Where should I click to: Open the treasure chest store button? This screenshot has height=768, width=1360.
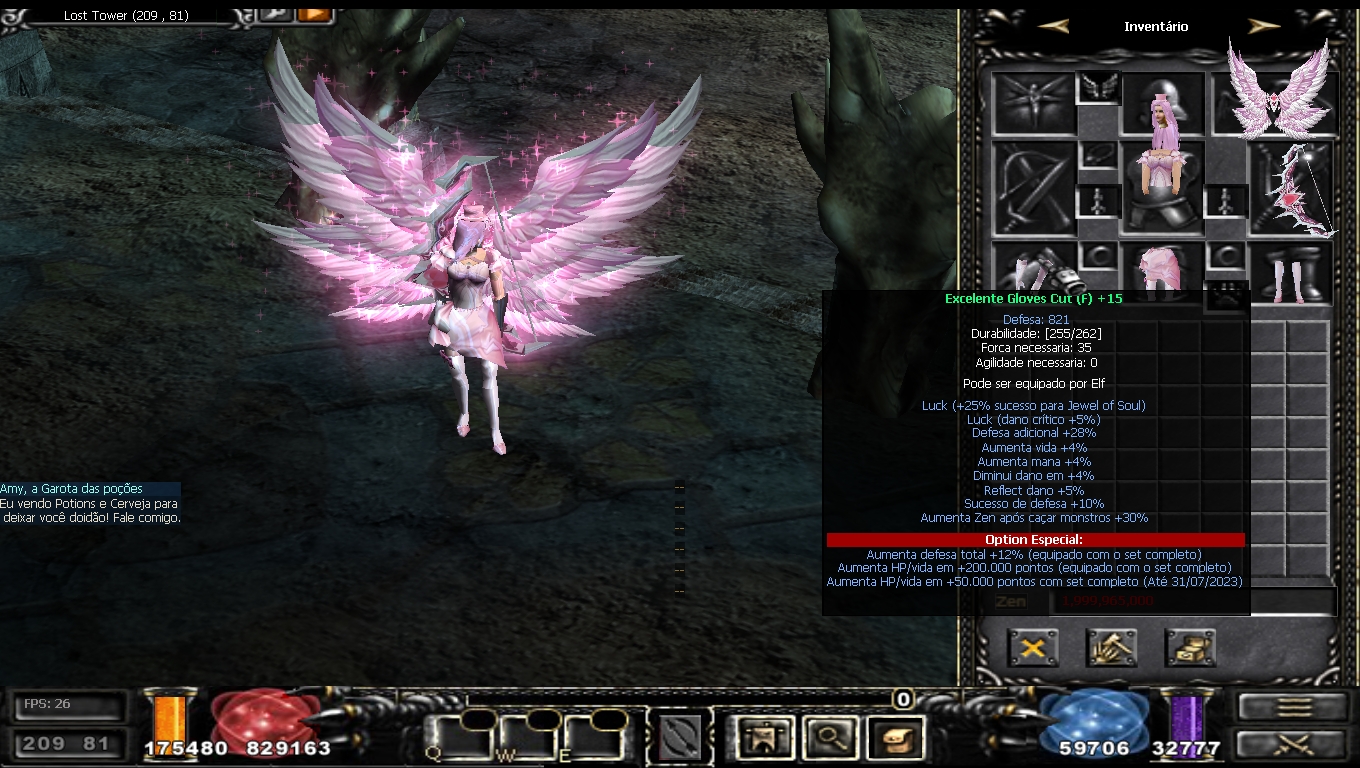tap(1190, 648)
